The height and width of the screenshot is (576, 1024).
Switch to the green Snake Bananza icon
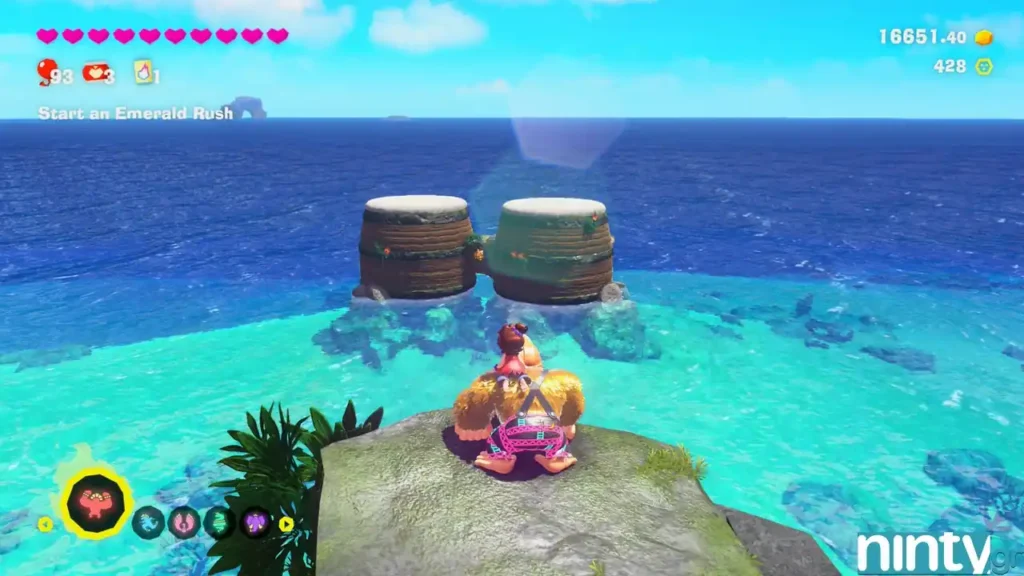click(x=219, y=522)
